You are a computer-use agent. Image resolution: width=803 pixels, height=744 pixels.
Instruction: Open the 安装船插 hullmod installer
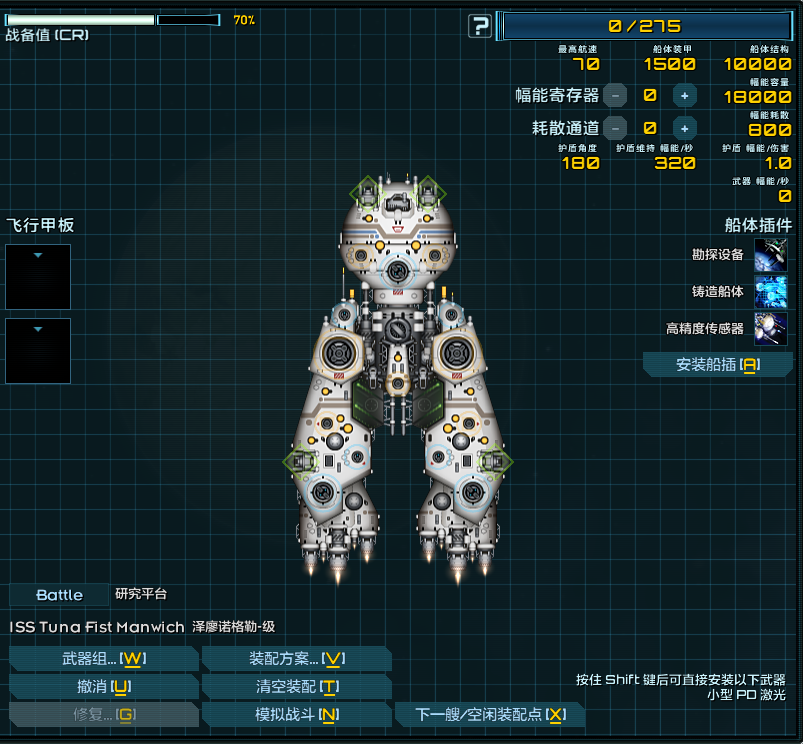coord(717,365)
